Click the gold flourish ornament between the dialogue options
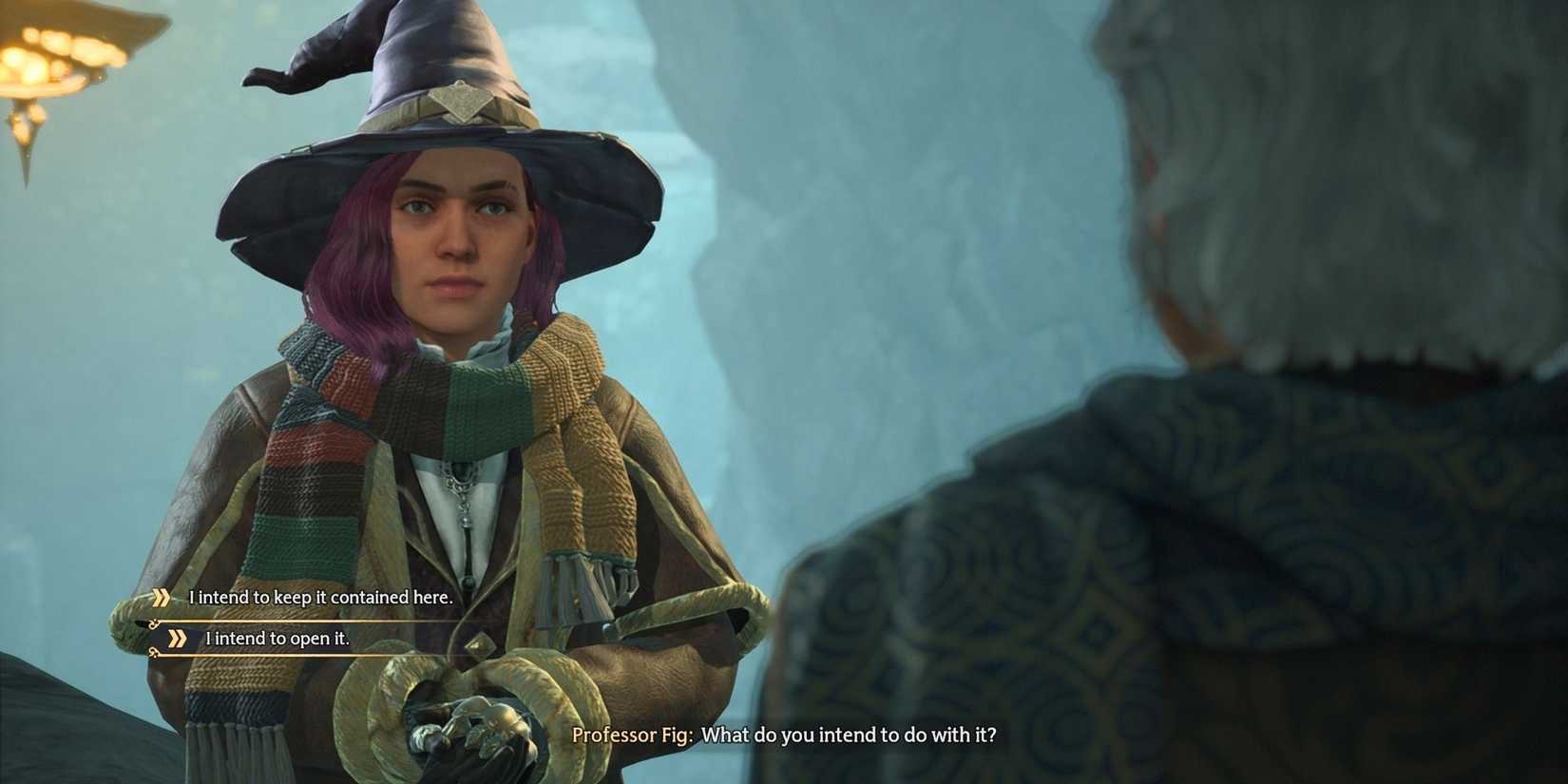The height and width of the screenshot is (784, 1568). pos(152,621)
